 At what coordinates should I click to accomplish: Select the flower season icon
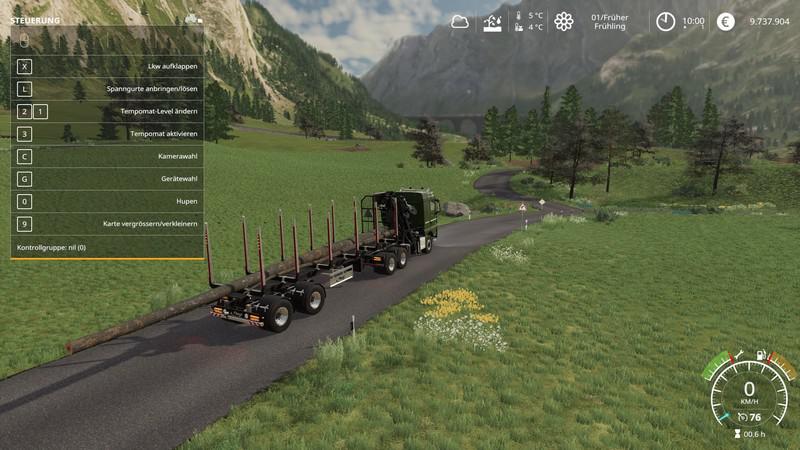pos(564,21)
